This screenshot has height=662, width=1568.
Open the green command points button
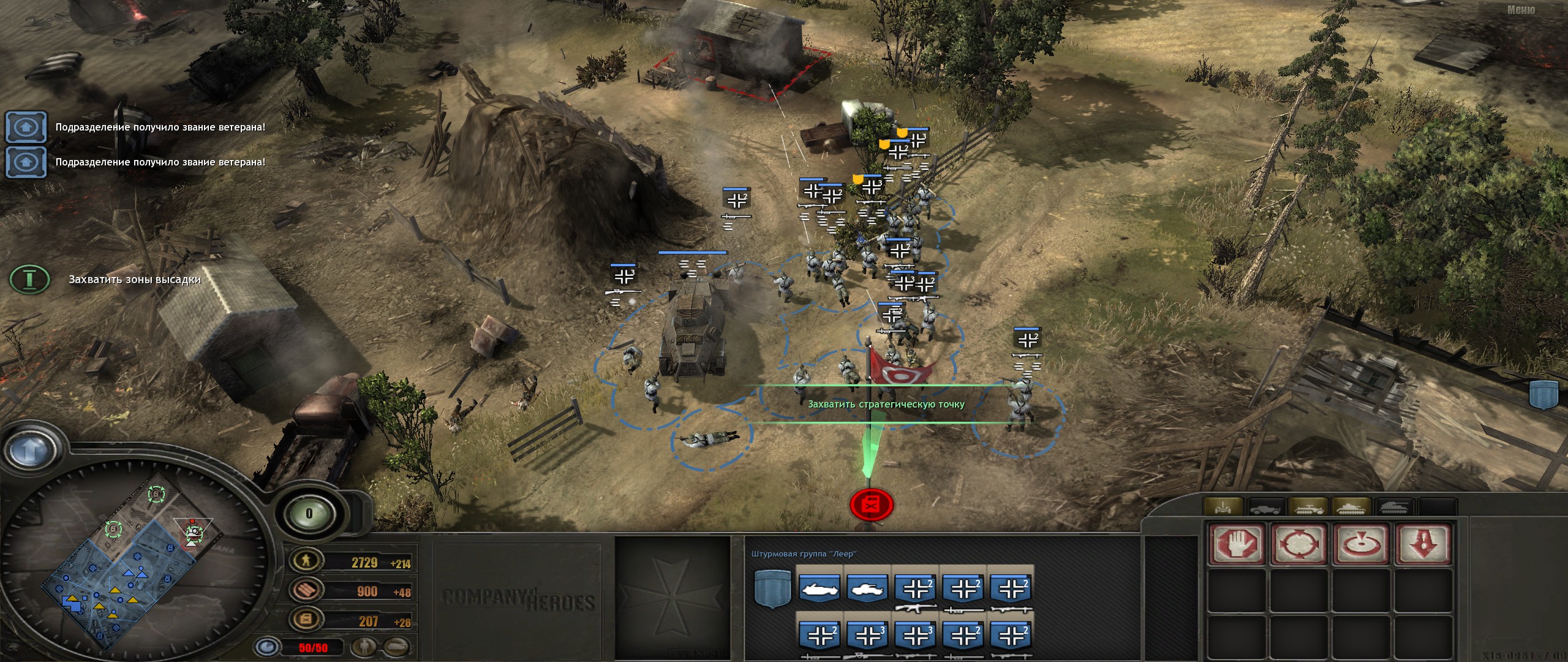coord(309,514)
